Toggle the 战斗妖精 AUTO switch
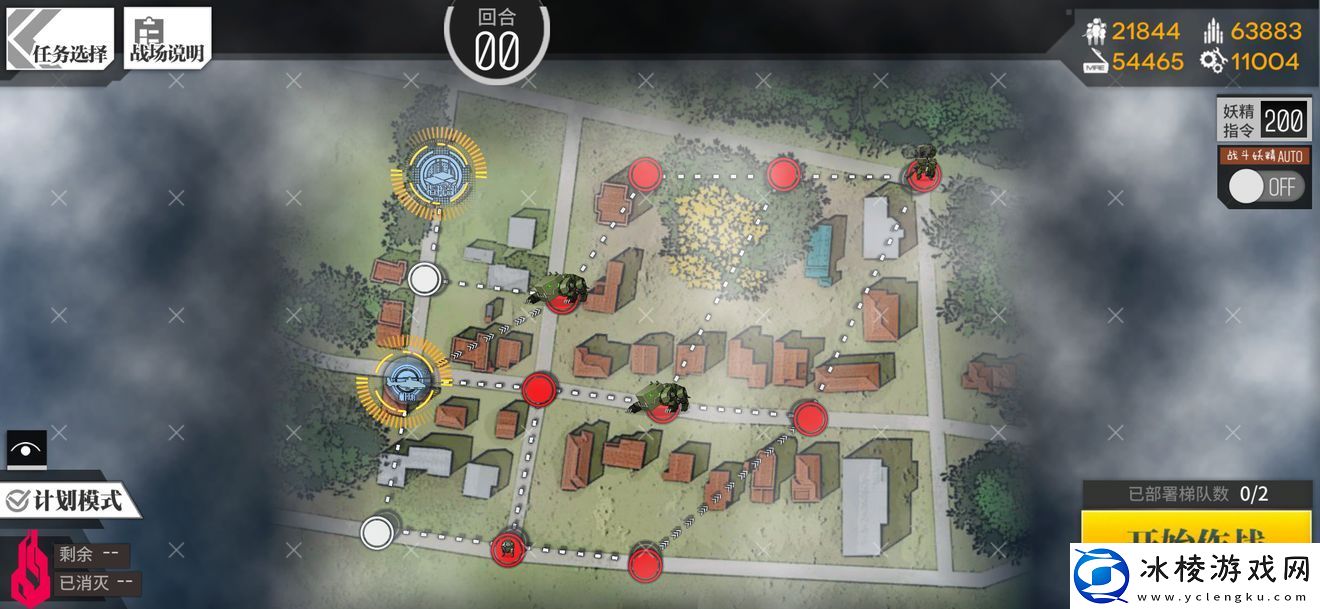The width and height of the screenshot is (1320, 609). coord(1265,186)
